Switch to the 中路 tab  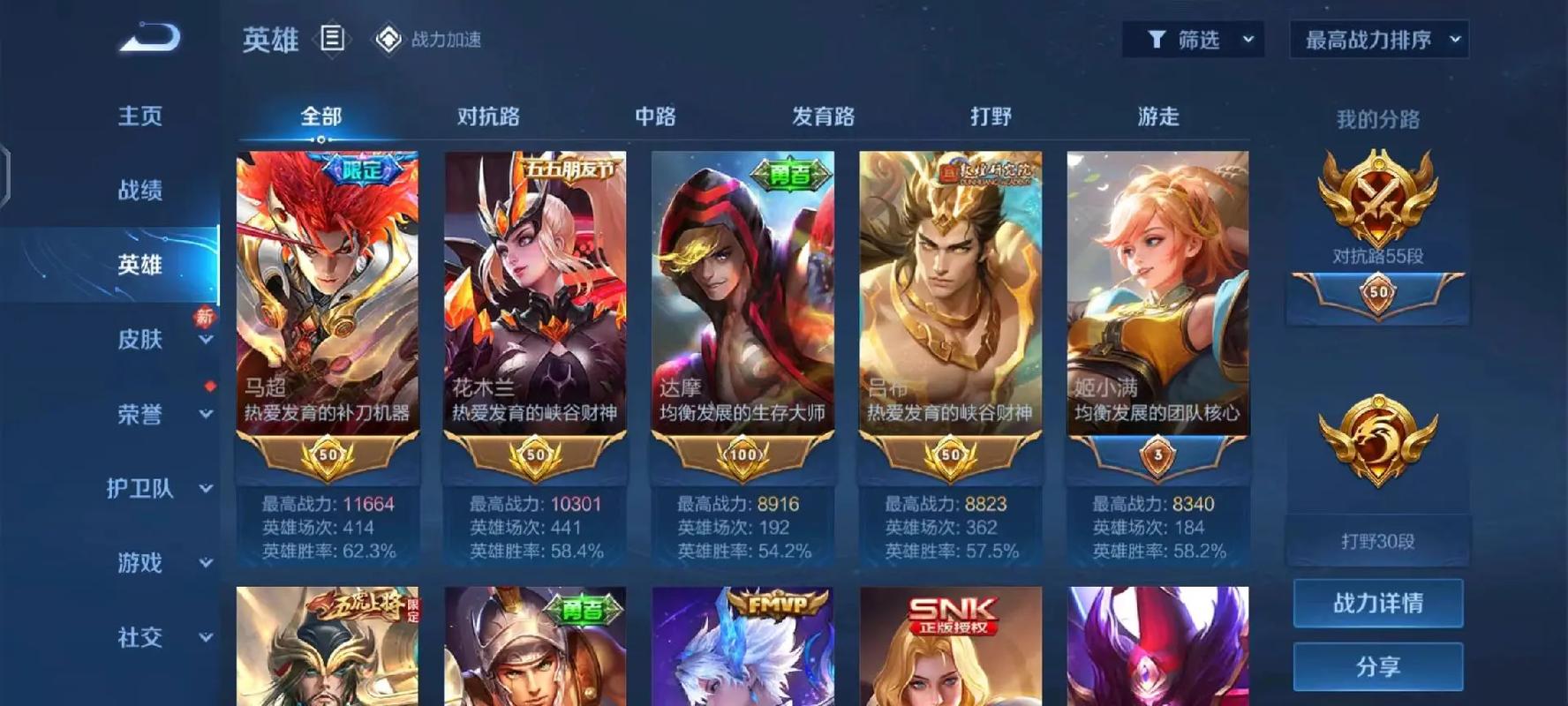(x=653, y=116)
